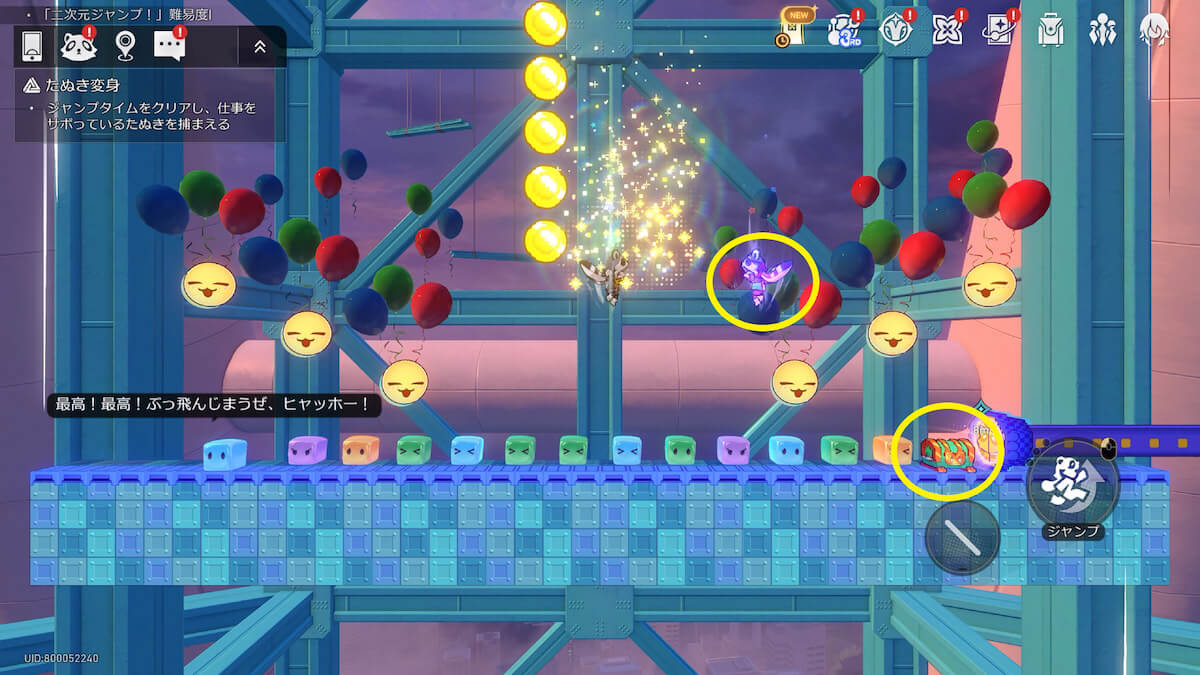
Task: Open the chat speech bubble messages
Action: [170, 46]
